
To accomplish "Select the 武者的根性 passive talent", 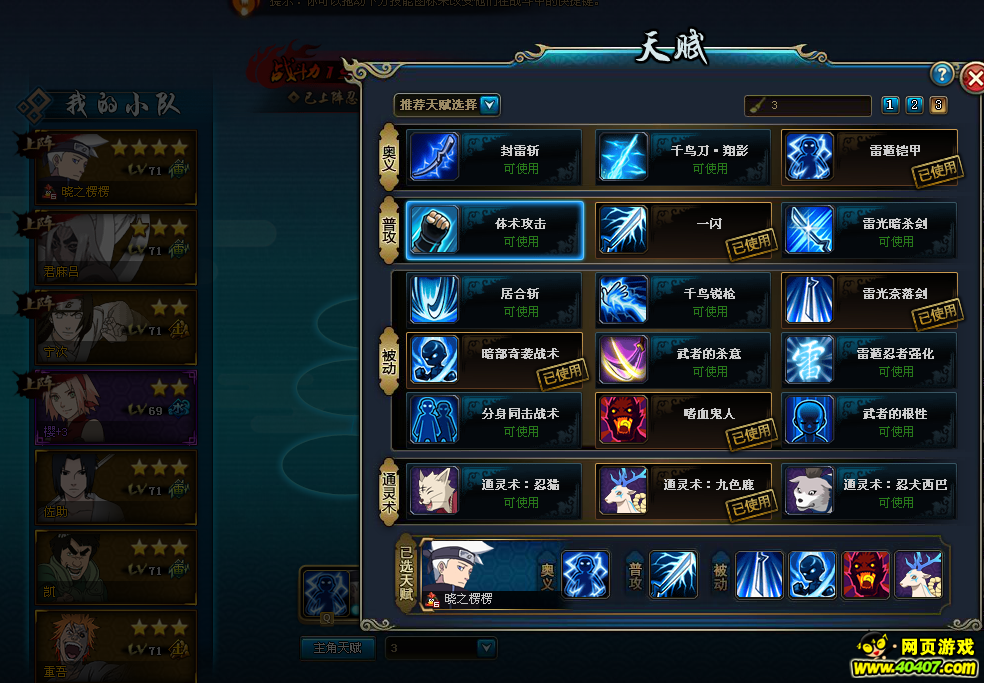I will tap(869, 420).
